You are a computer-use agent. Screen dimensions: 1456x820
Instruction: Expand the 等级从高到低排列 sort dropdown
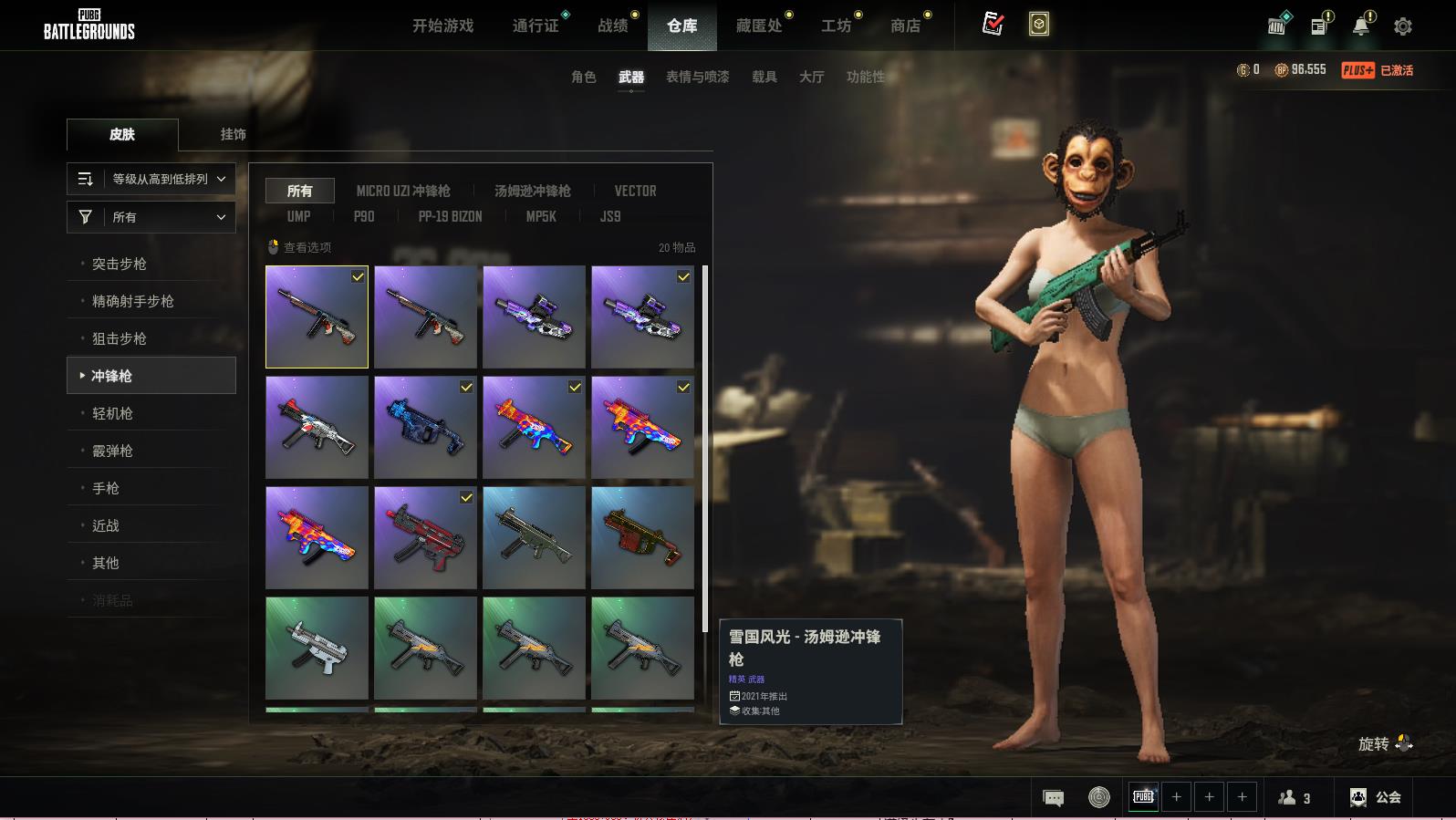pyautogui.click(x=151, y=179)
